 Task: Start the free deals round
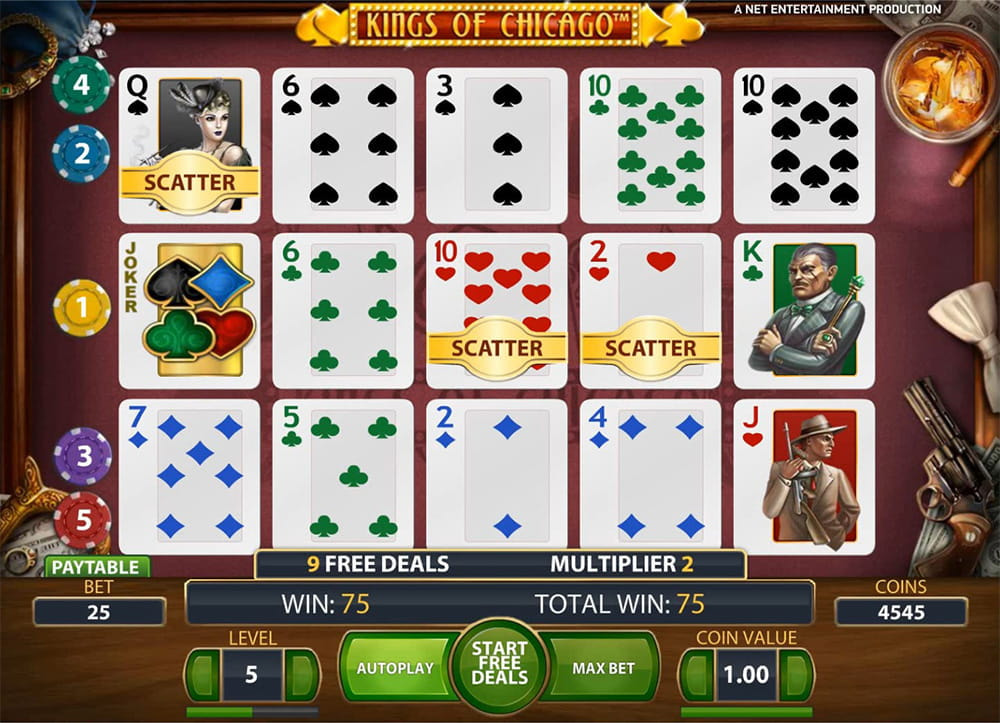tap(499, 666)
